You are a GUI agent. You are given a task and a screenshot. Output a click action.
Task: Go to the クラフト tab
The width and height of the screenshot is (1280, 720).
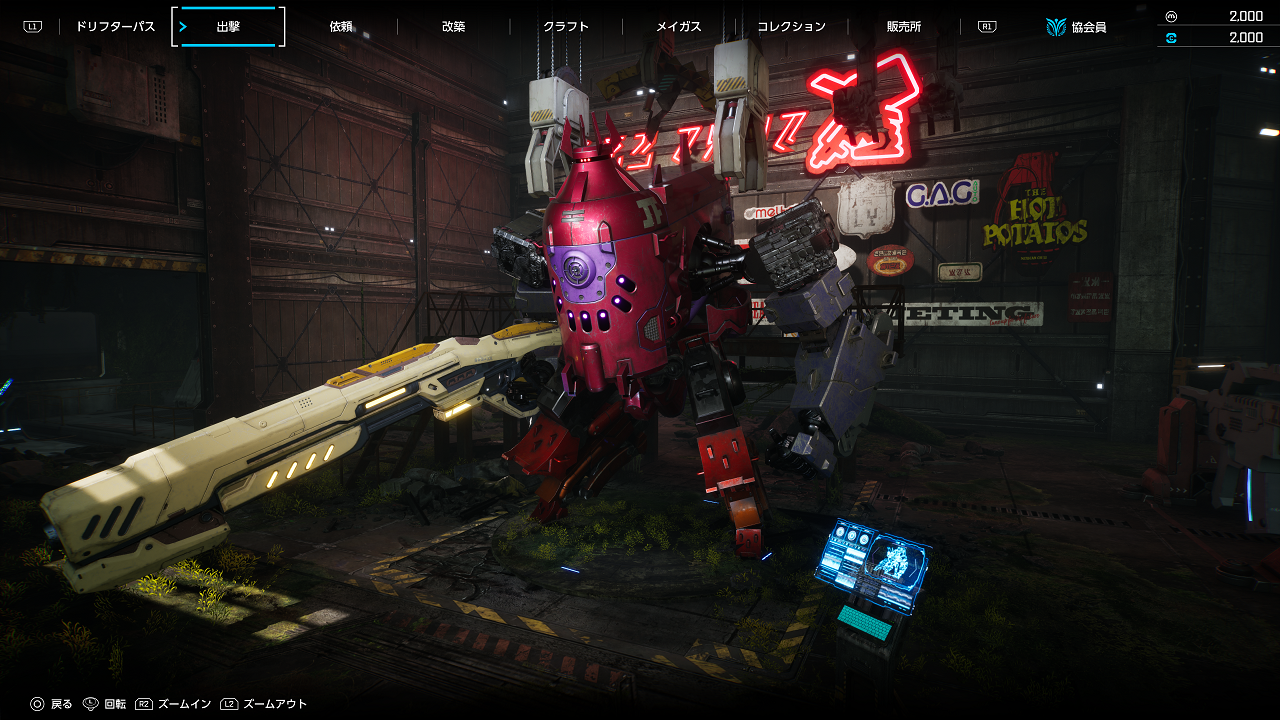566,27
